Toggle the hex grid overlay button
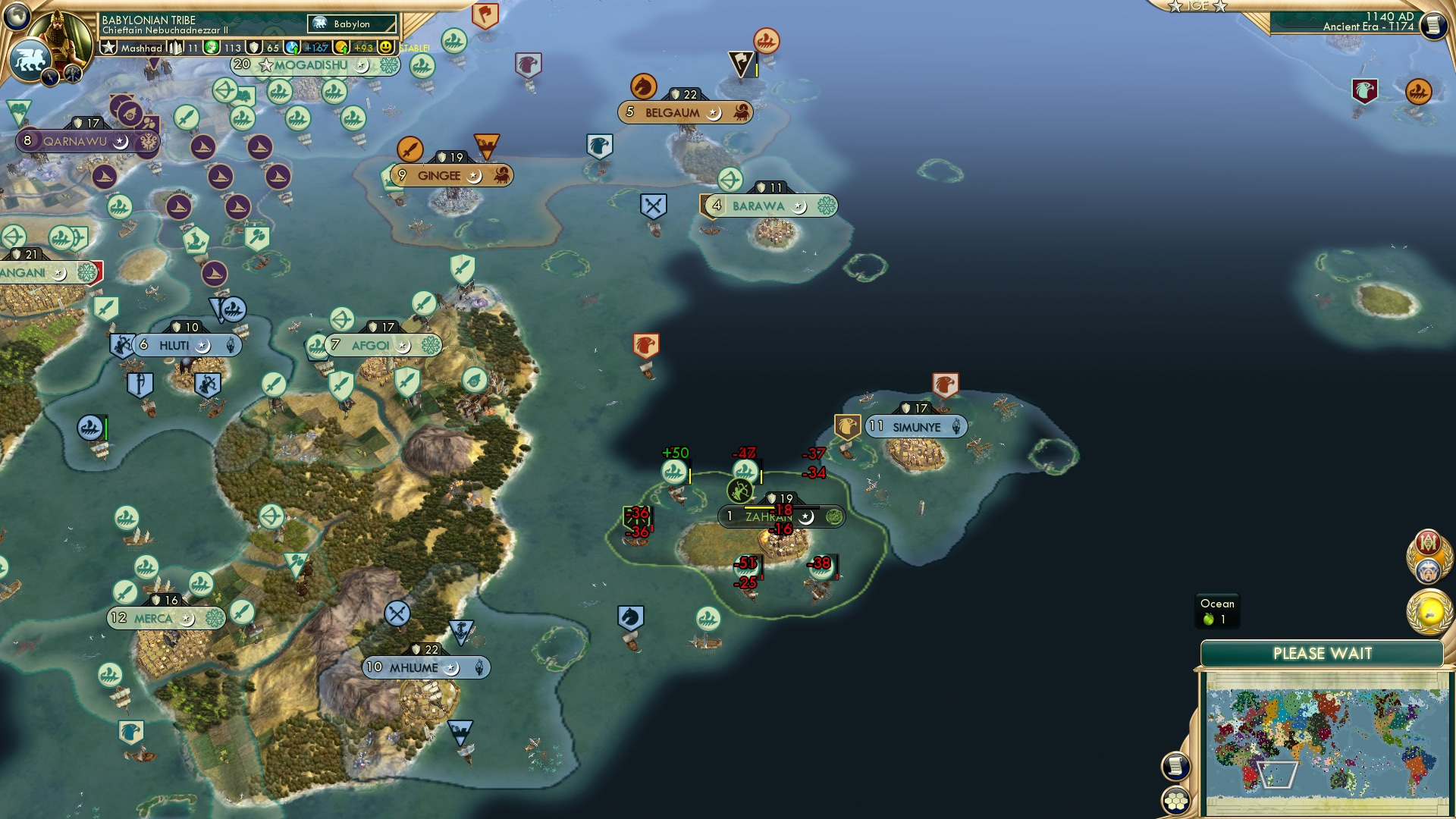The image size is (1456, 819). coord(1174,800)
